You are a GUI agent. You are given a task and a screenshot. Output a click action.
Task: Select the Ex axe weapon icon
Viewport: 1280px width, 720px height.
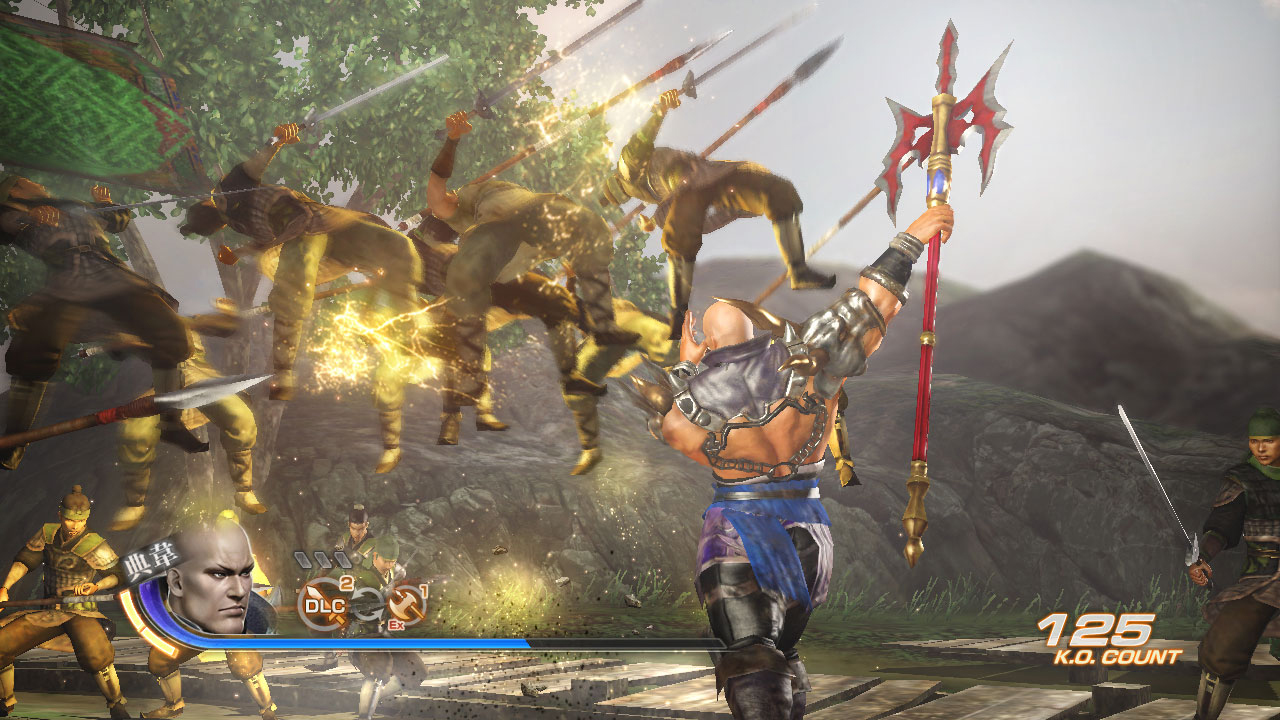(x=406, y=606)
